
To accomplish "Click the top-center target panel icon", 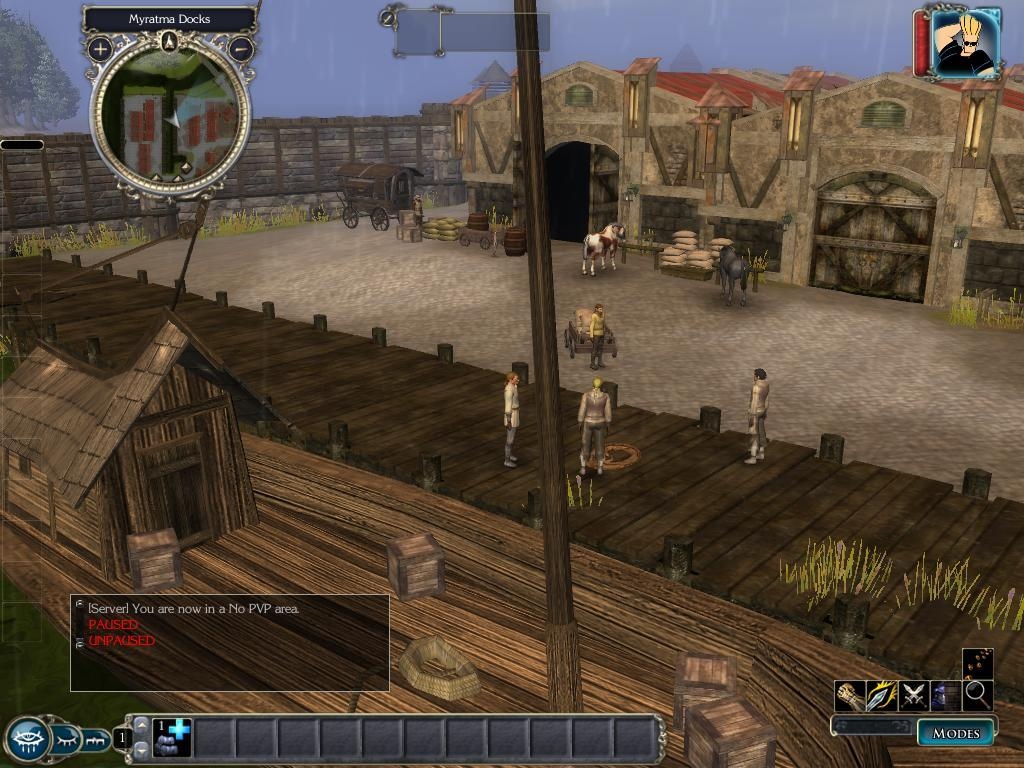I will tap(388, 17).
